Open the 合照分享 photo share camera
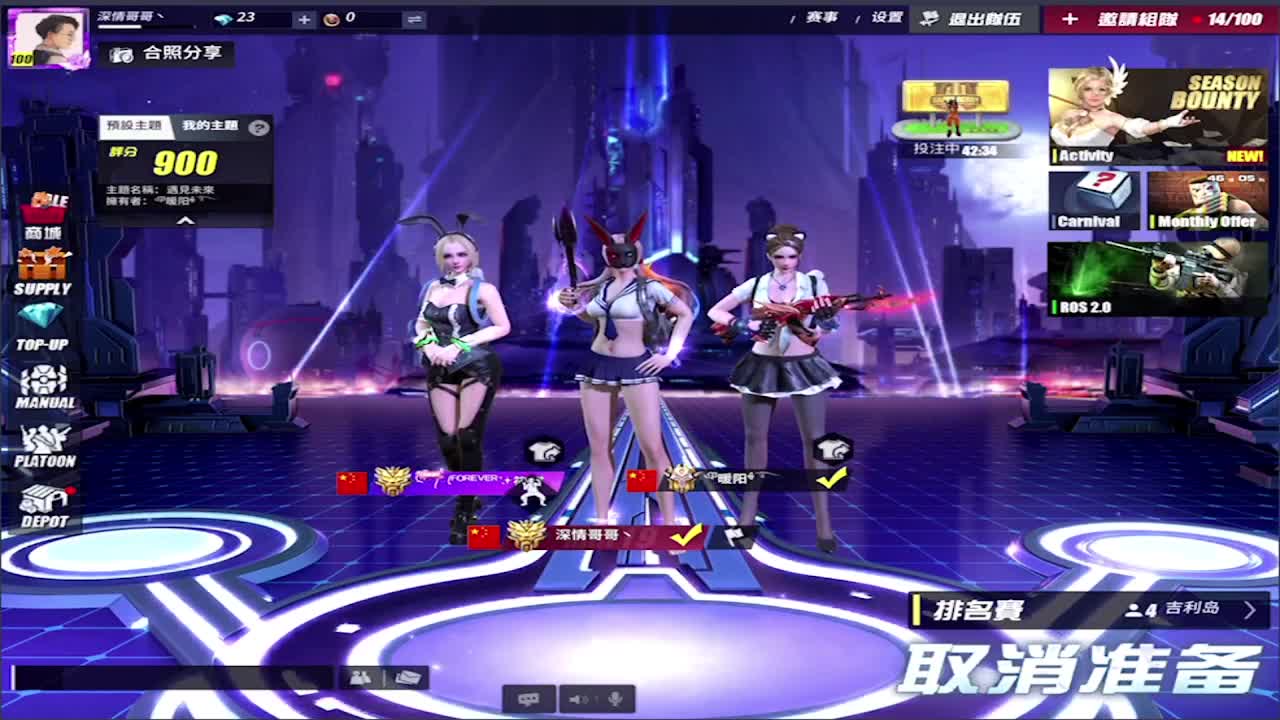 point(170,56)
